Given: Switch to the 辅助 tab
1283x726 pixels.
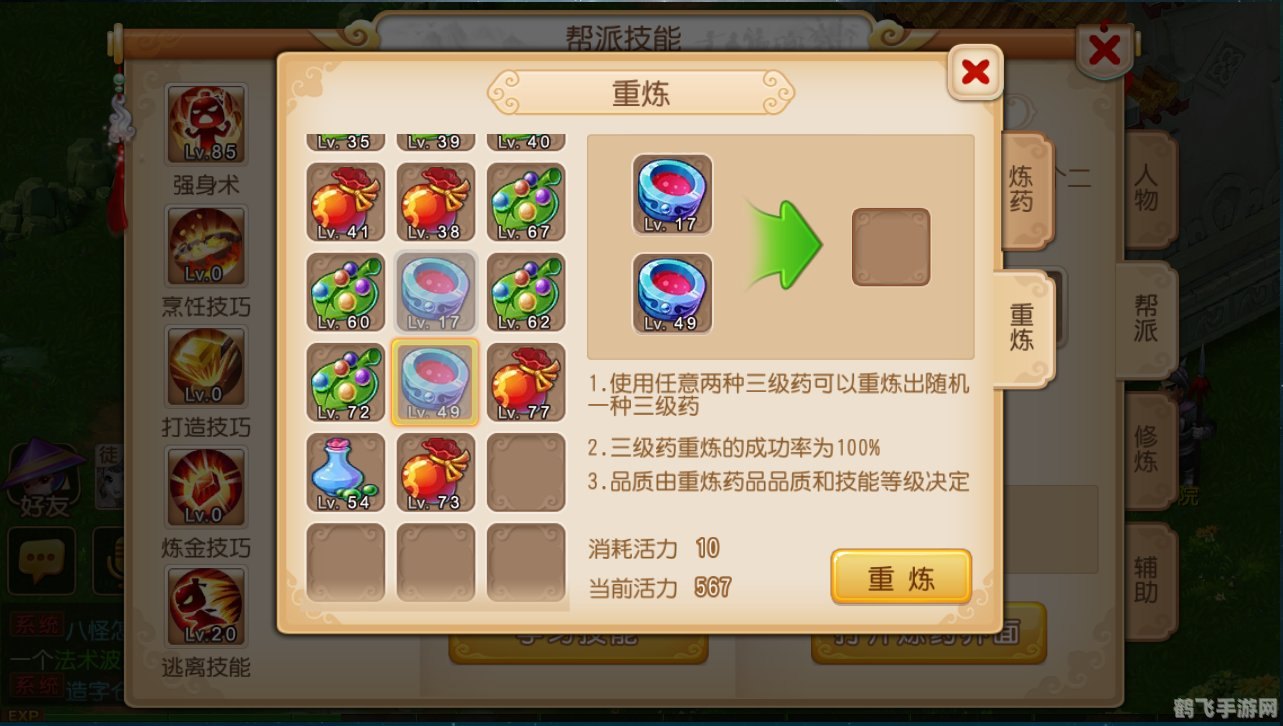Looking at the screenshot, I should 1147,580.
